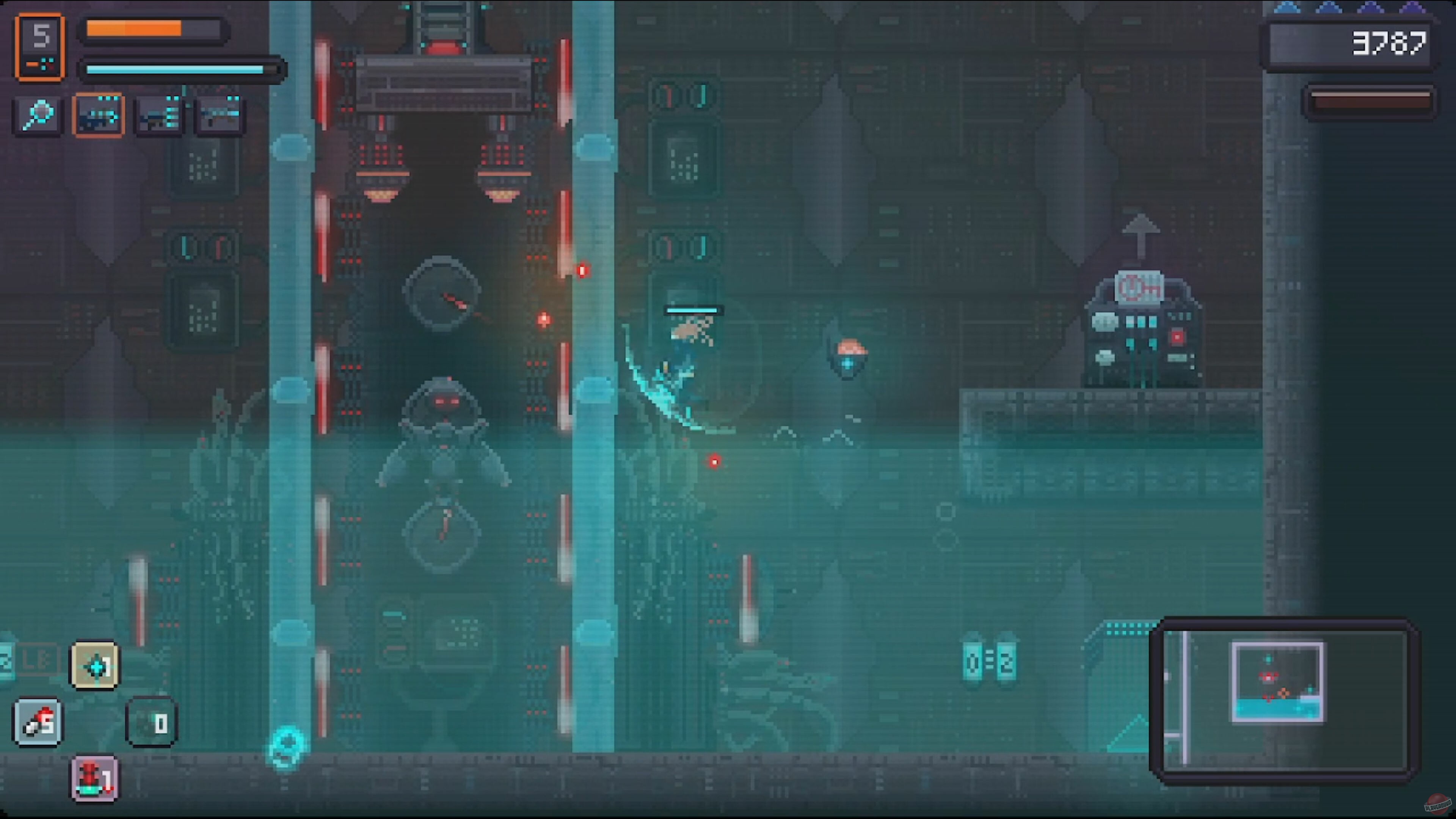This screenshot has width=1456, height=819.
Task: Click the empty item slot showing 0
Action: (151, 722)
